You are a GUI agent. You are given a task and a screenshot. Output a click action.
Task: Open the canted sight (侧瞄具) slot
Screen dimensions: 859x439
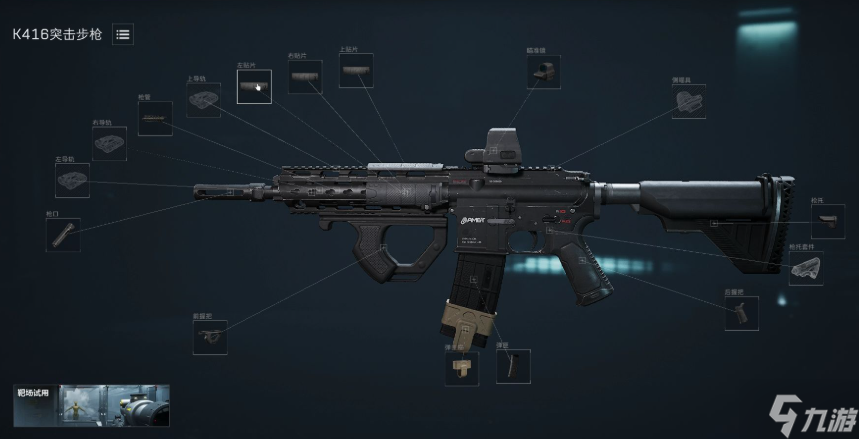689,101
